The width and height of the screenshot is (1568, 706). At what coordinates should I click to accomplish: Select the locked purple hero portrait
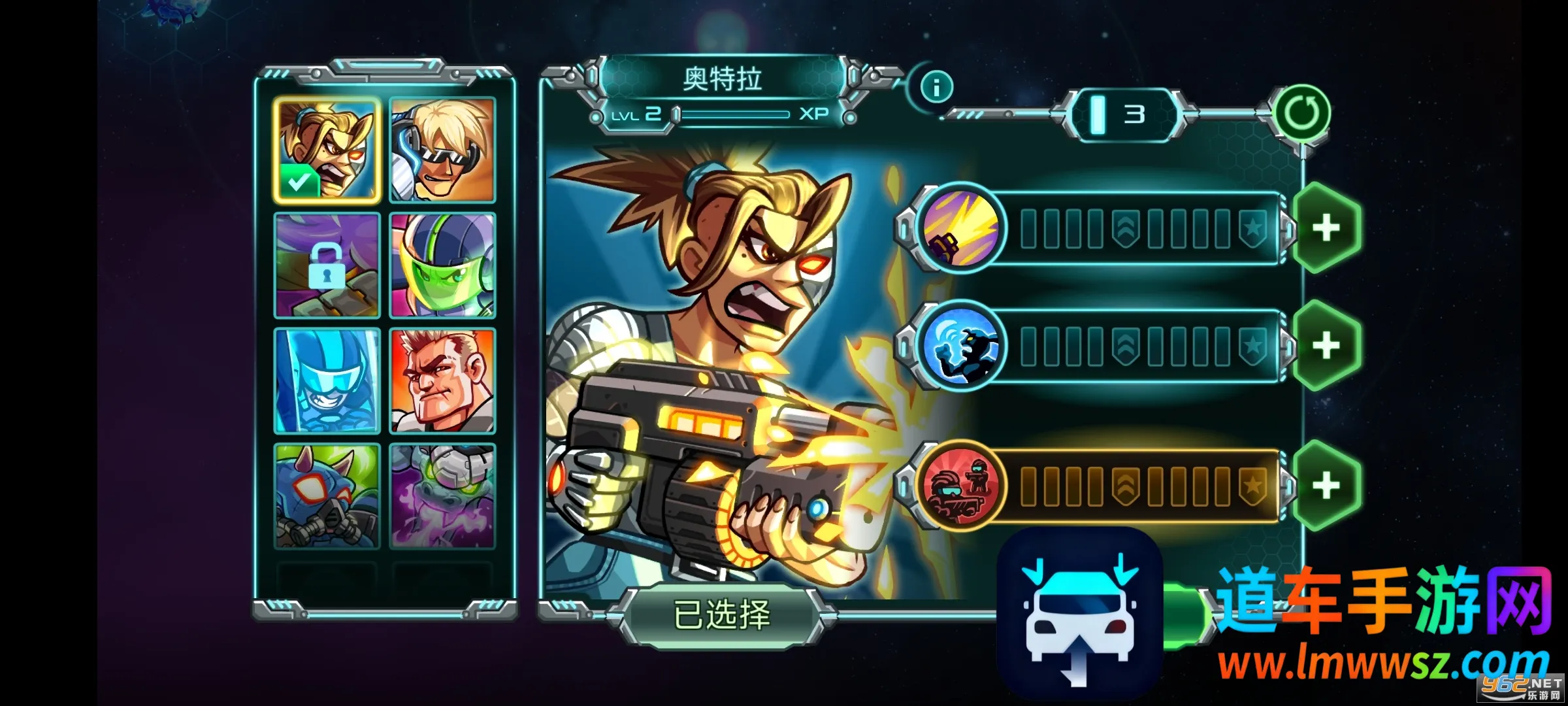(x=327, y=265)
